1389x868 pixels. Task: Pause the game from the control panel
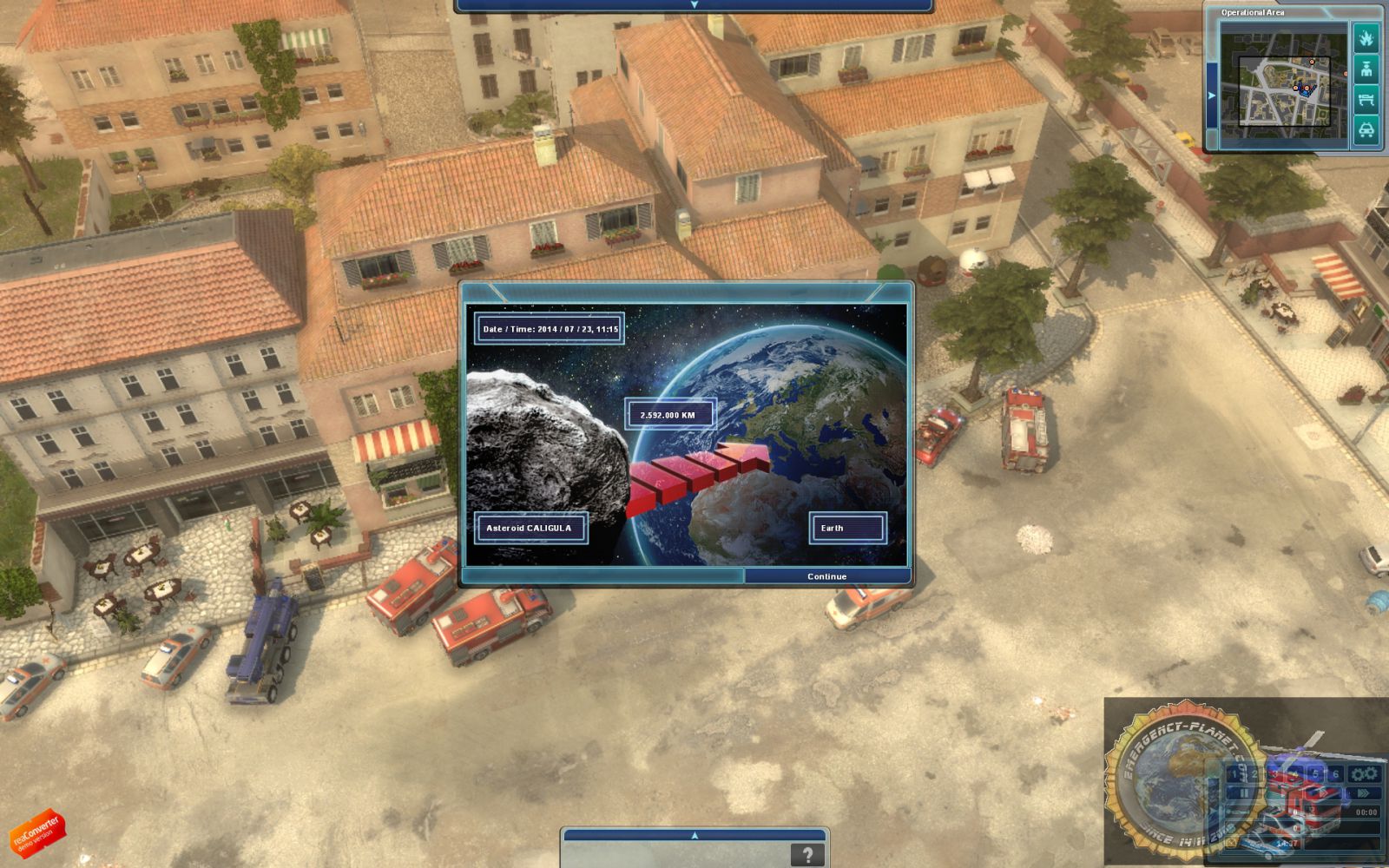[1244, 792]
